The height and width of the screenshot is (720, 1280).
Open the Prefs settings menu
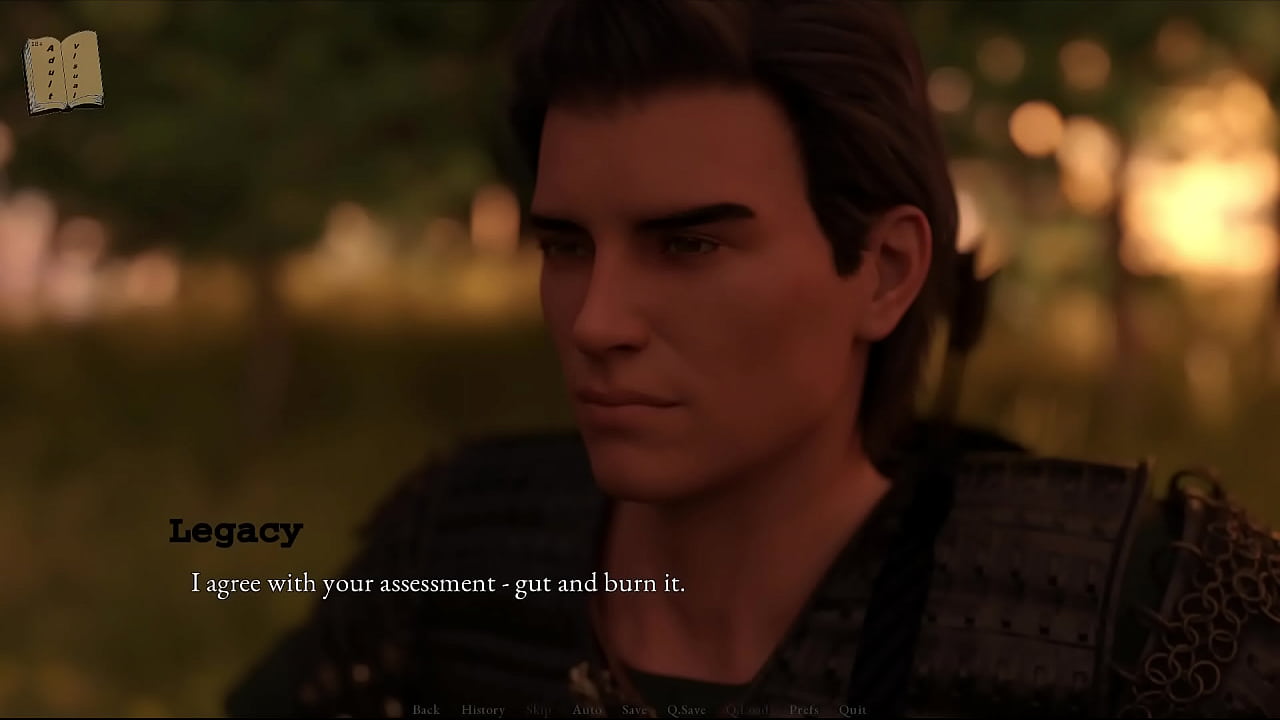(x=804, y=710)
